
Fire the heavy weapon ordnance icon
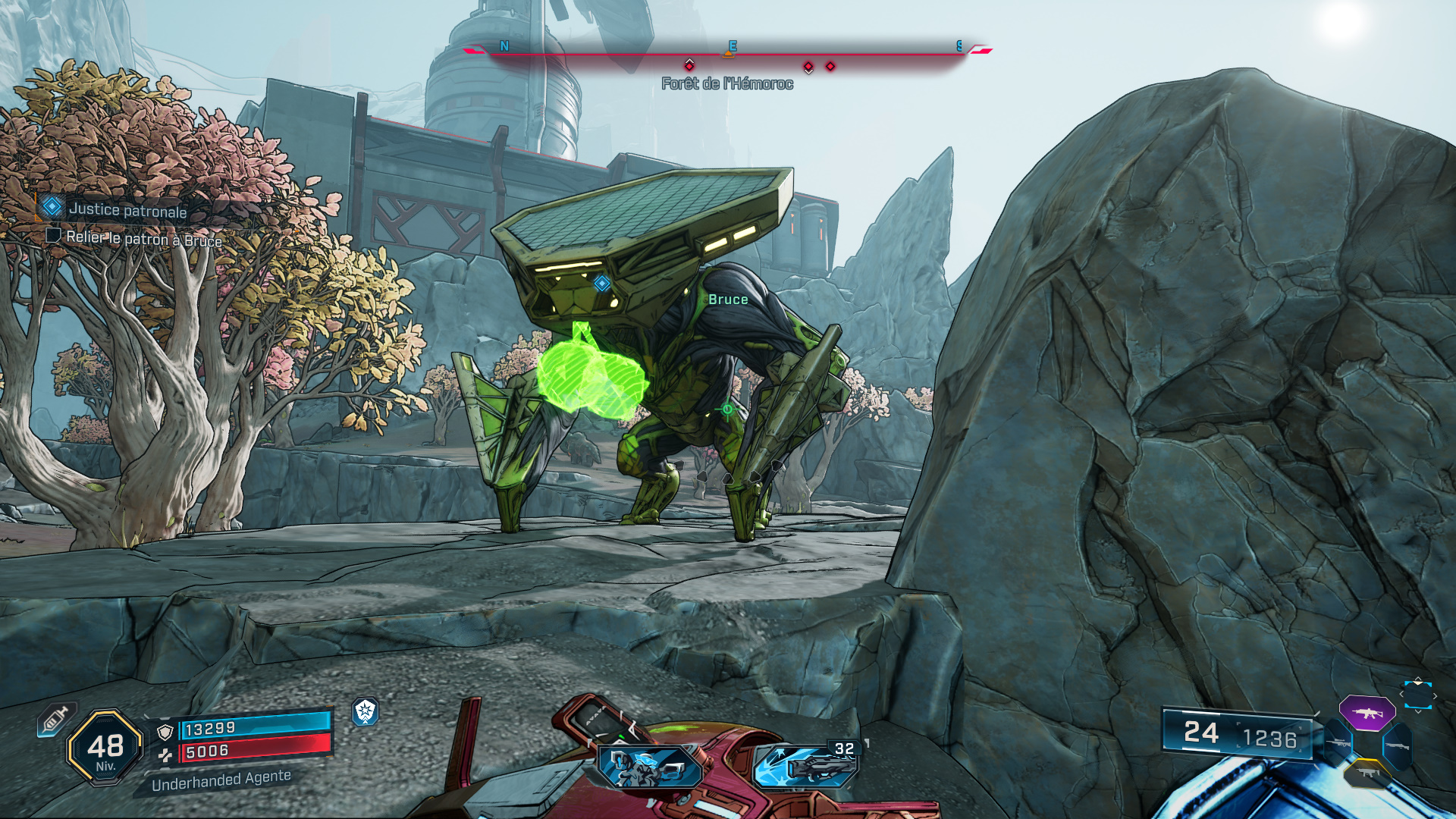coord(805,764)
